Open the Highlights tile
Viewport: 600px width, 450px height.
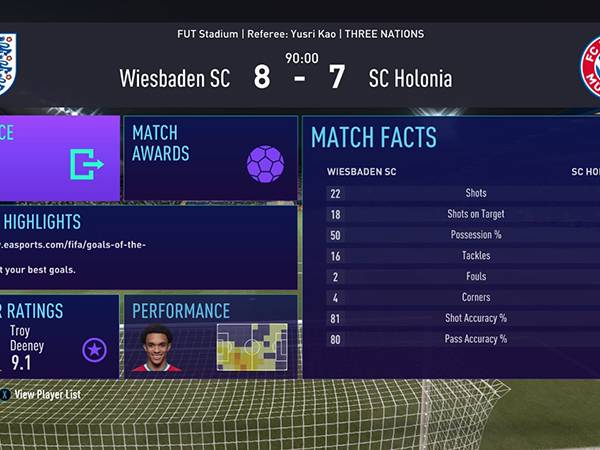(x=148, y=247)
